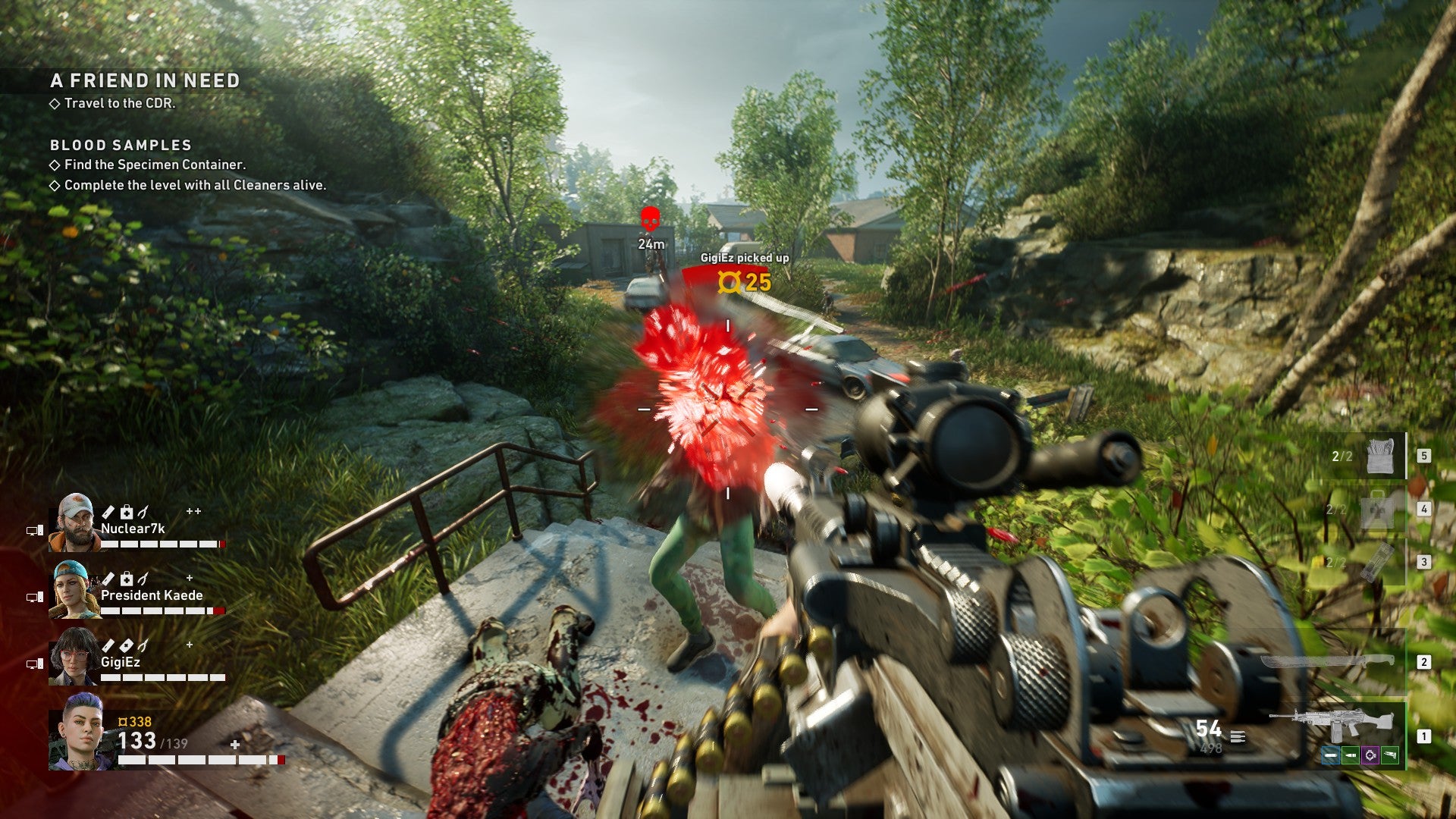
Task: Click GigiEz's teammate portrait
Action: (74, 656)
